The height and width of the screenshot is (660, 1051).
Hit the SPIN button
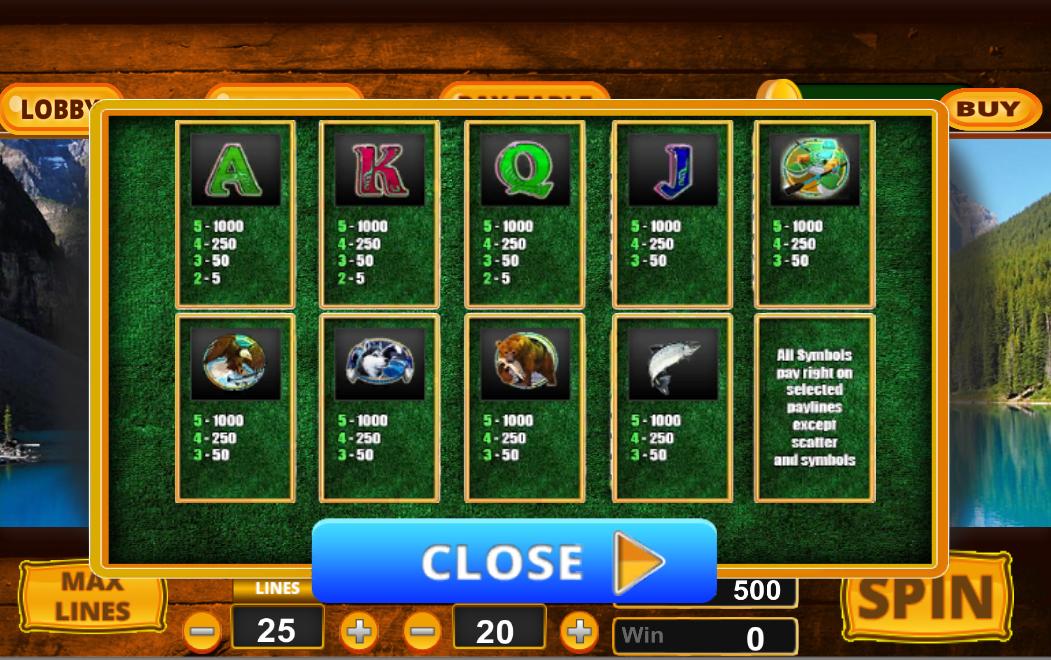coord(927,600)
